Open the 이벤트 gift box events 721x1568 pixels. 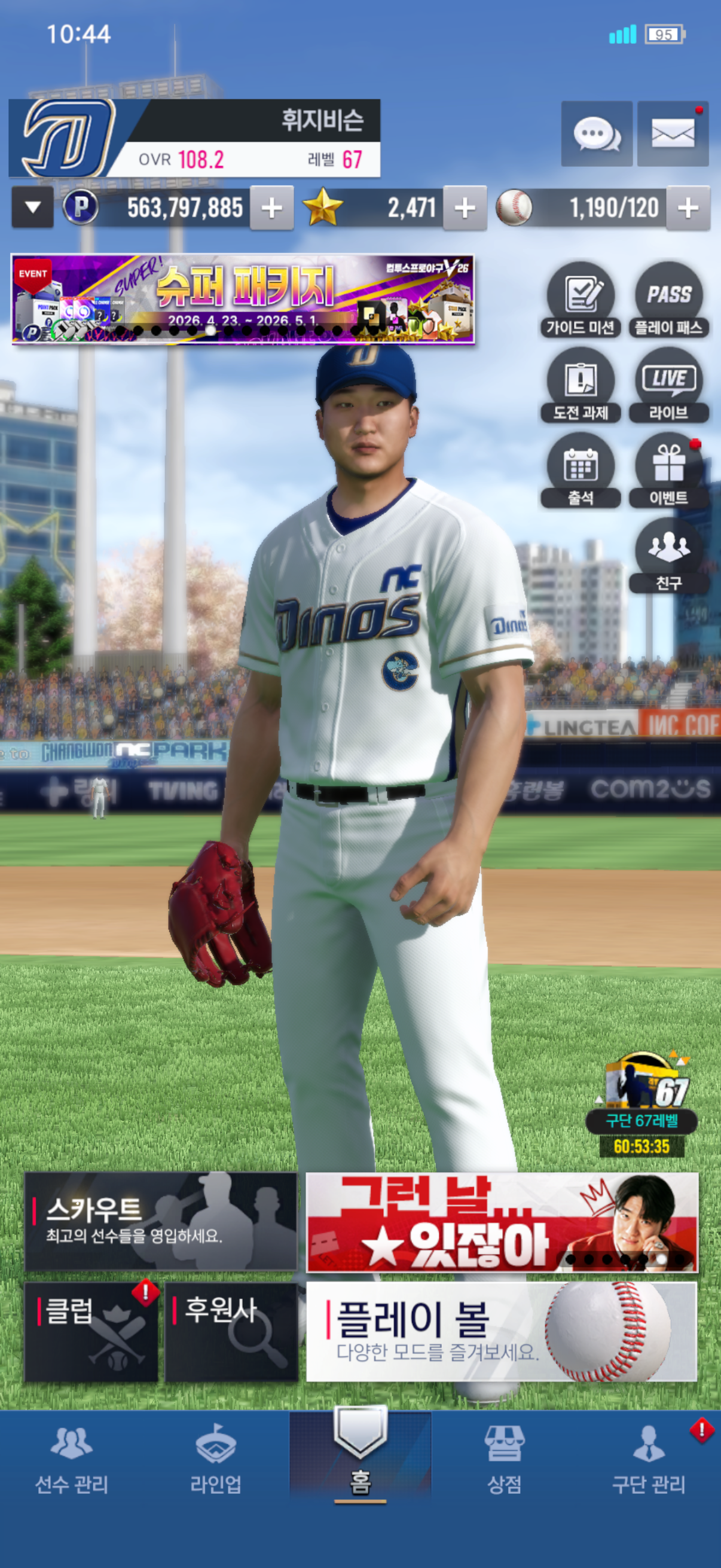pos(668,471)
